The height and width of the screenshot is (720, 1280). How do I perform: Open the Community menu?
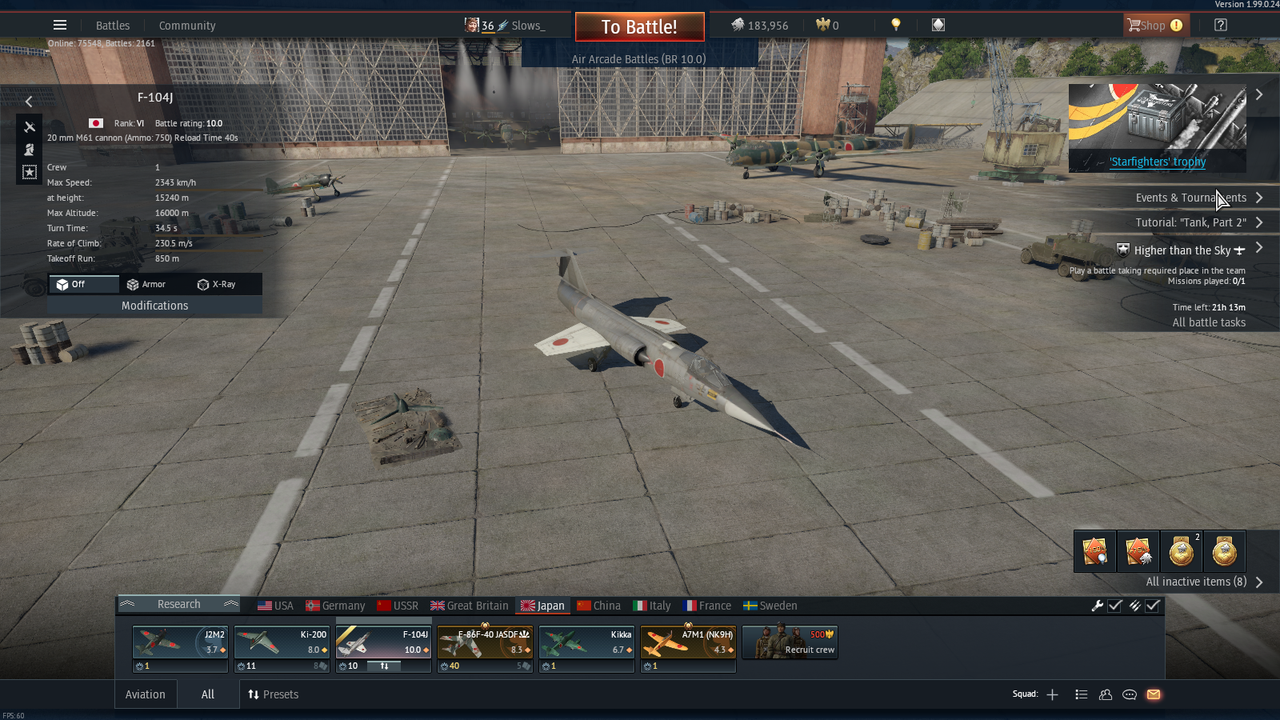pos(187,26)
